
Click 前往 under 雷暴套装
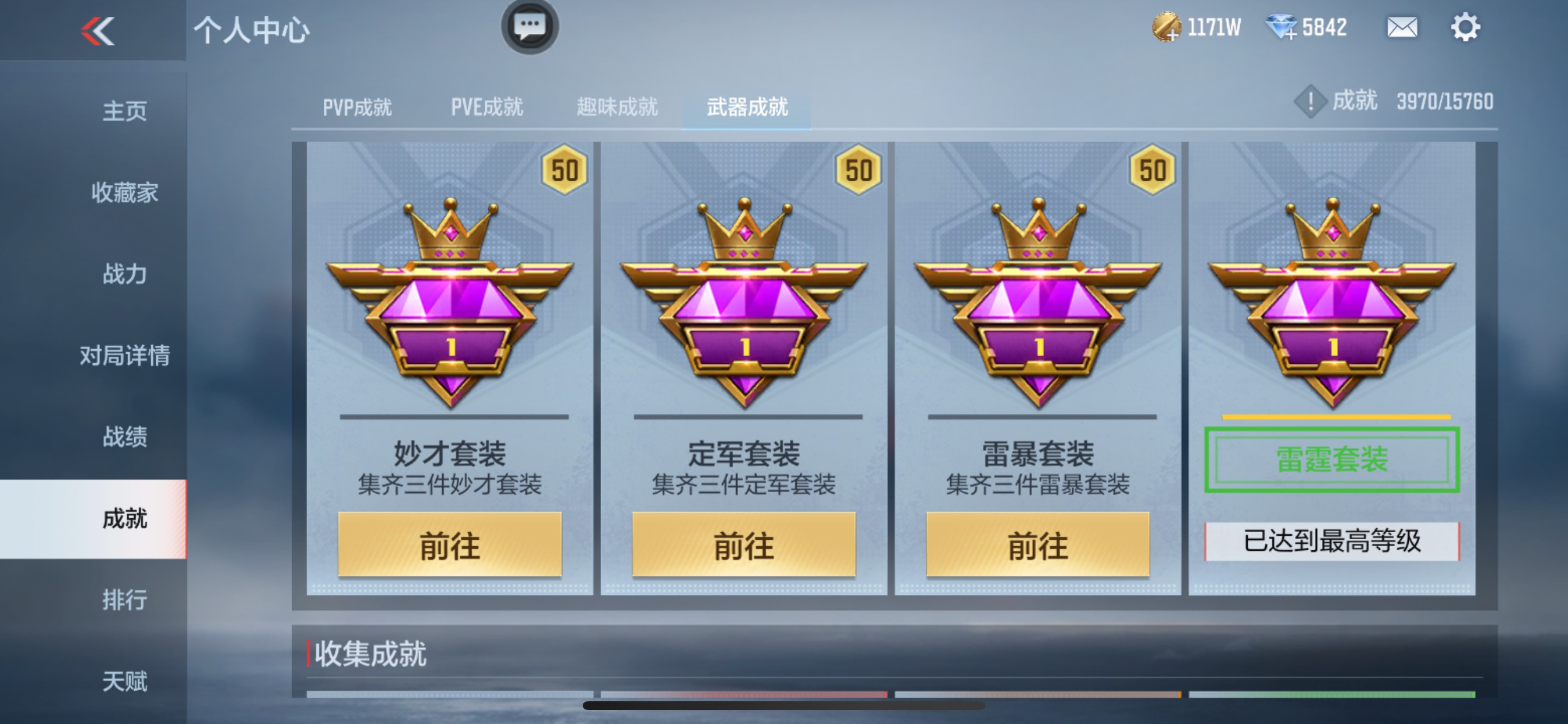(x=1035, y=545)
